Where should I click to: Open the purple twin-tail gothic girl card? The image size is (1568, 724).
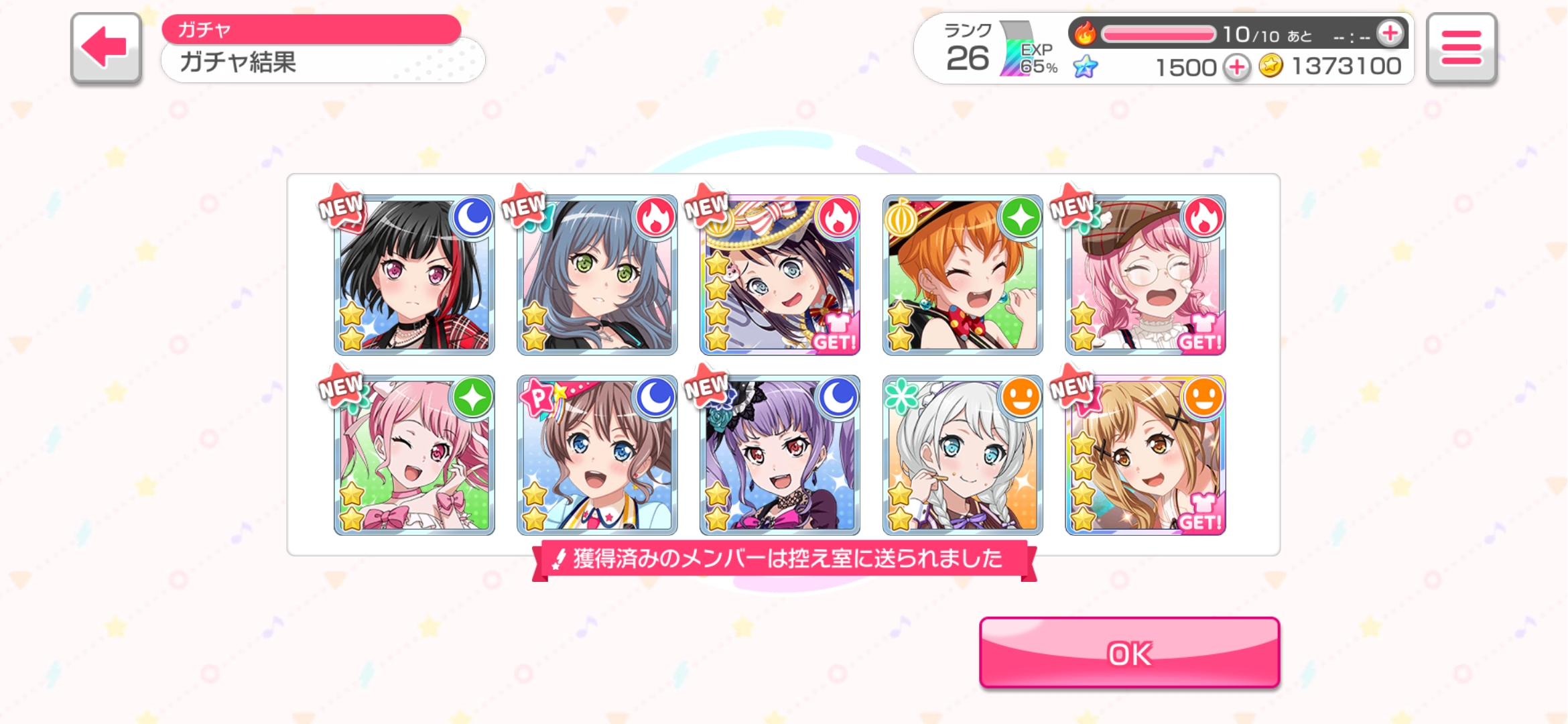(780, 455)
